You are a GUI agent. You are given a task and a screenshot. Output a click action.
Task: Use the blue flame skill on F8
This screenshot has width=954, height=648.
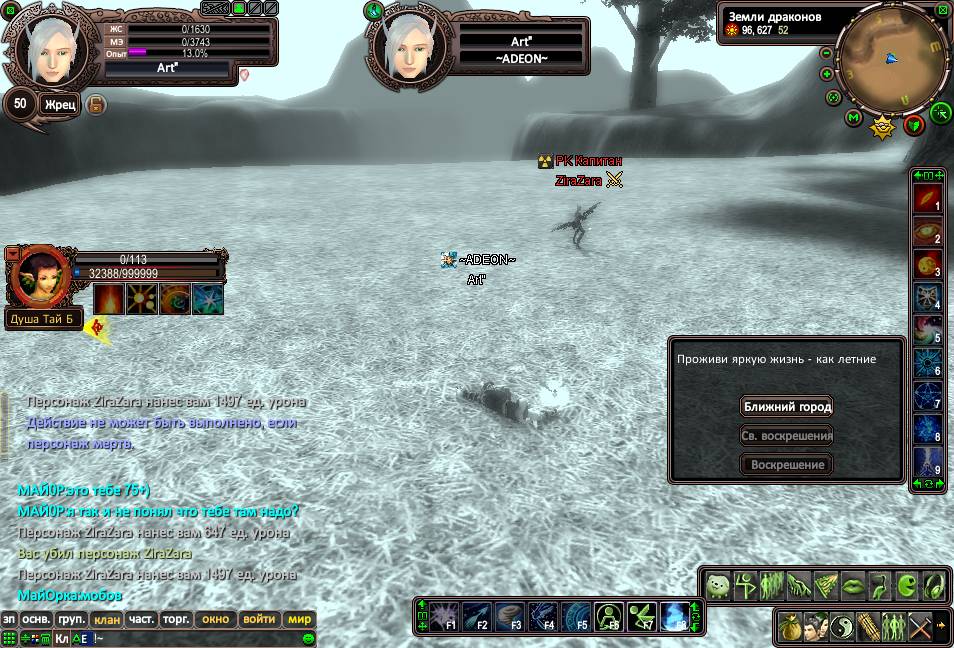[675, 614]
